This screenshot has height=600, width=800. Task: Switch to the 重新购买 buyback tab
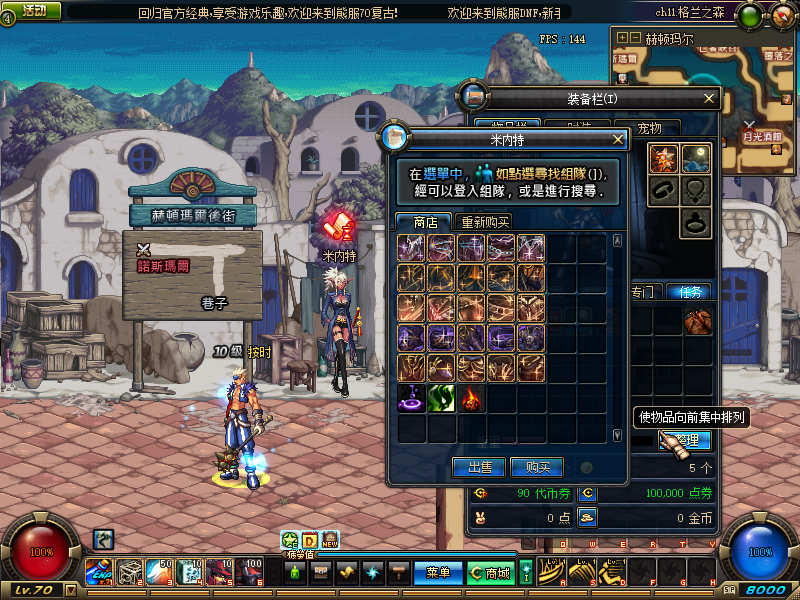[x=484, y=222]
